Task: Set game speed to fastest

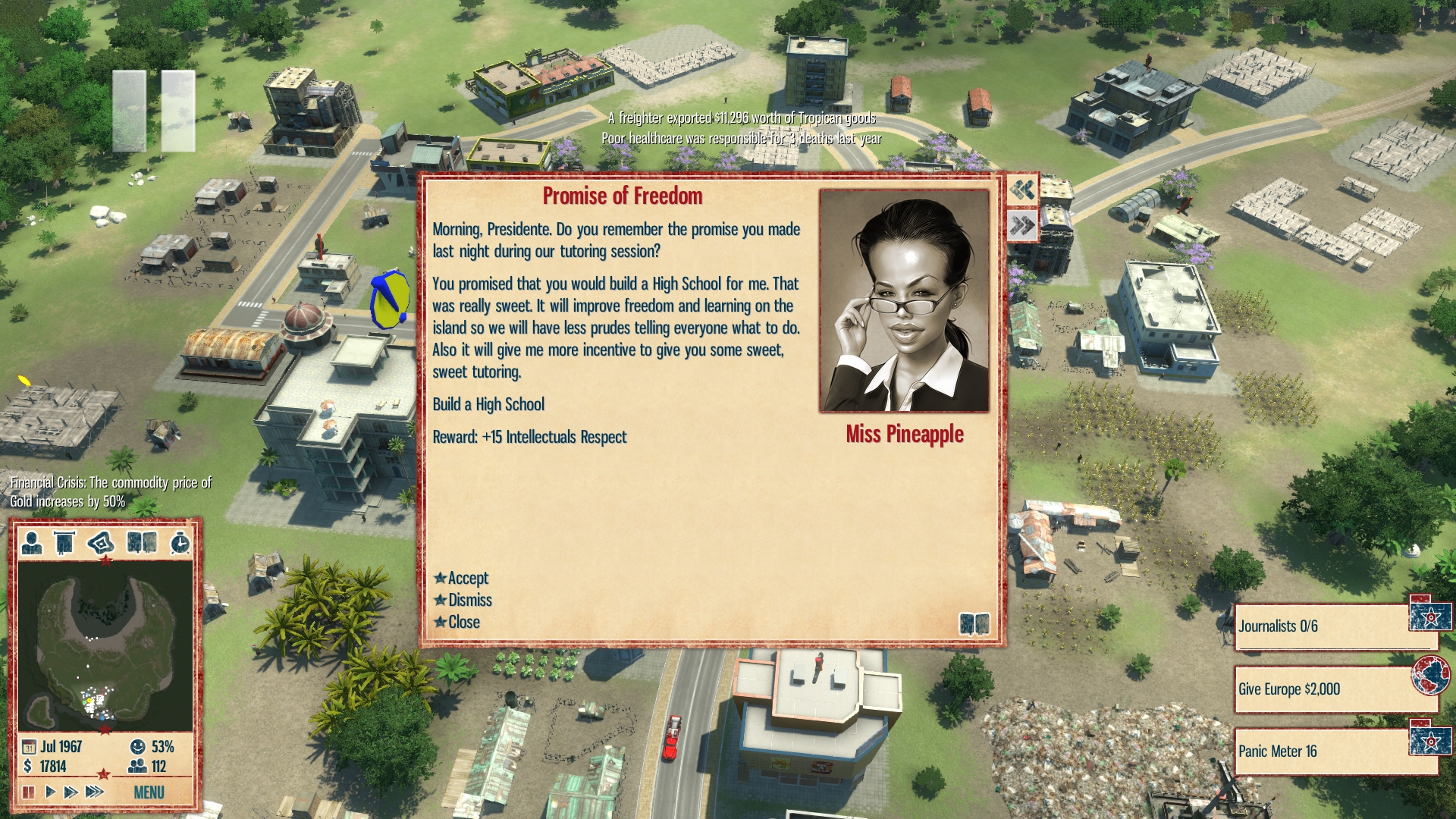Action: (x=94, y=792)
